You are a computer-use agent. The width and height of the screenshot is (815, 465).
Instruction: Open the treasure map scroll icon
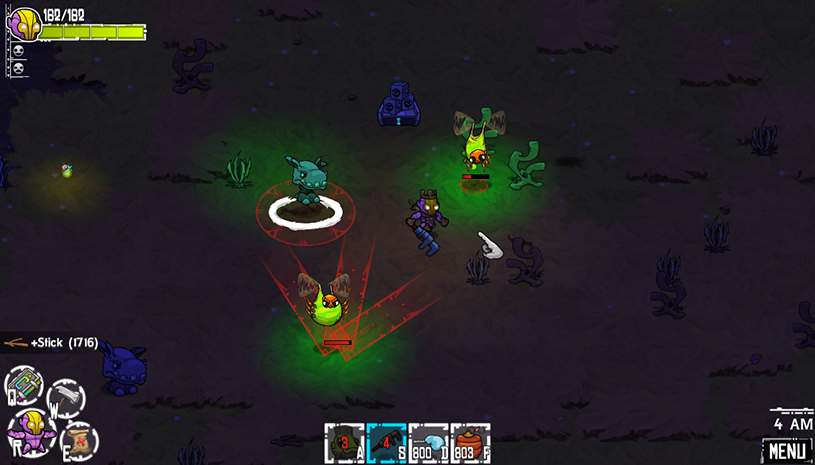coord(78,440)
